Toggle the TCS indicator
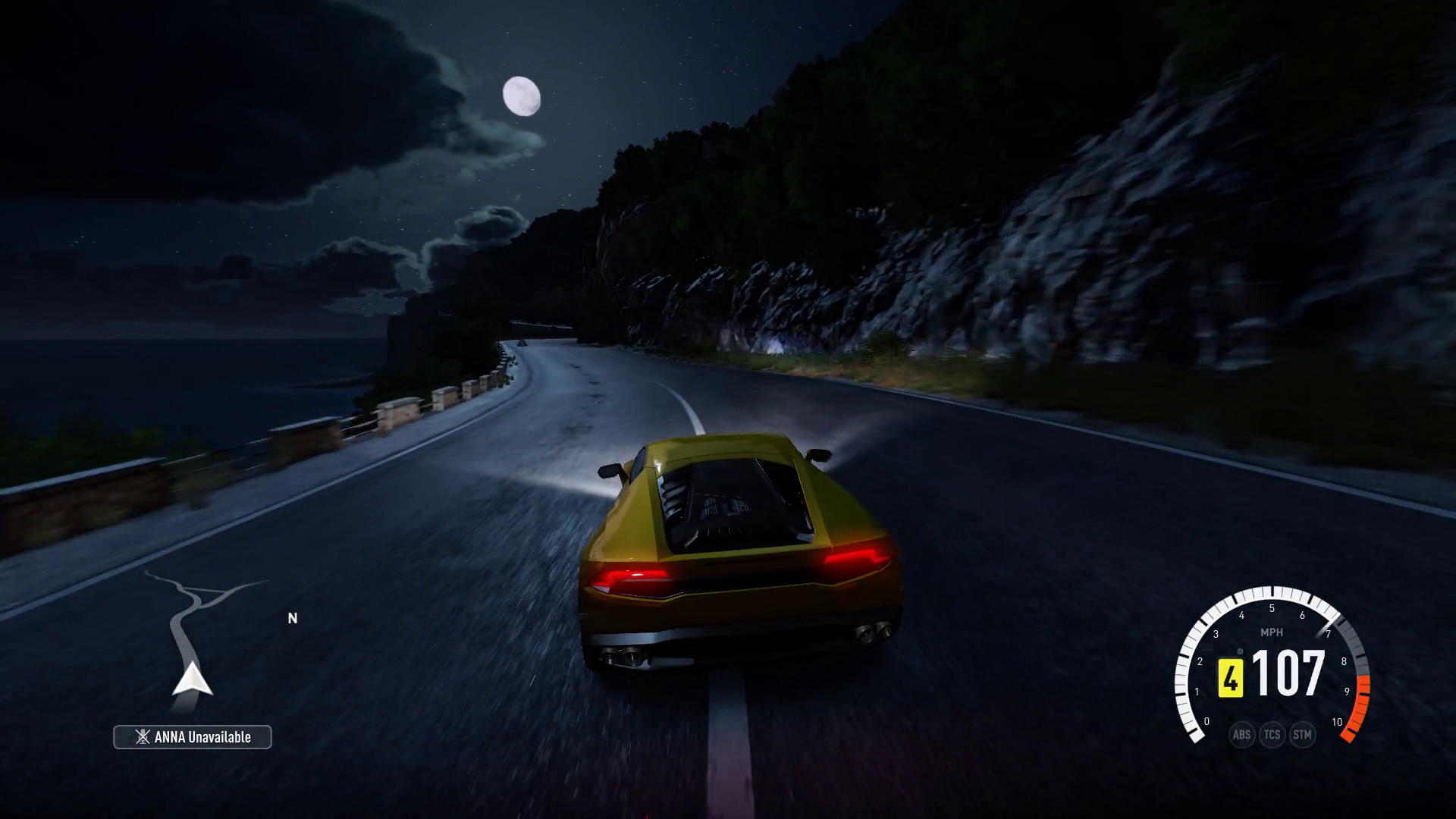 pyautogui.click(x=1272, y=735)
